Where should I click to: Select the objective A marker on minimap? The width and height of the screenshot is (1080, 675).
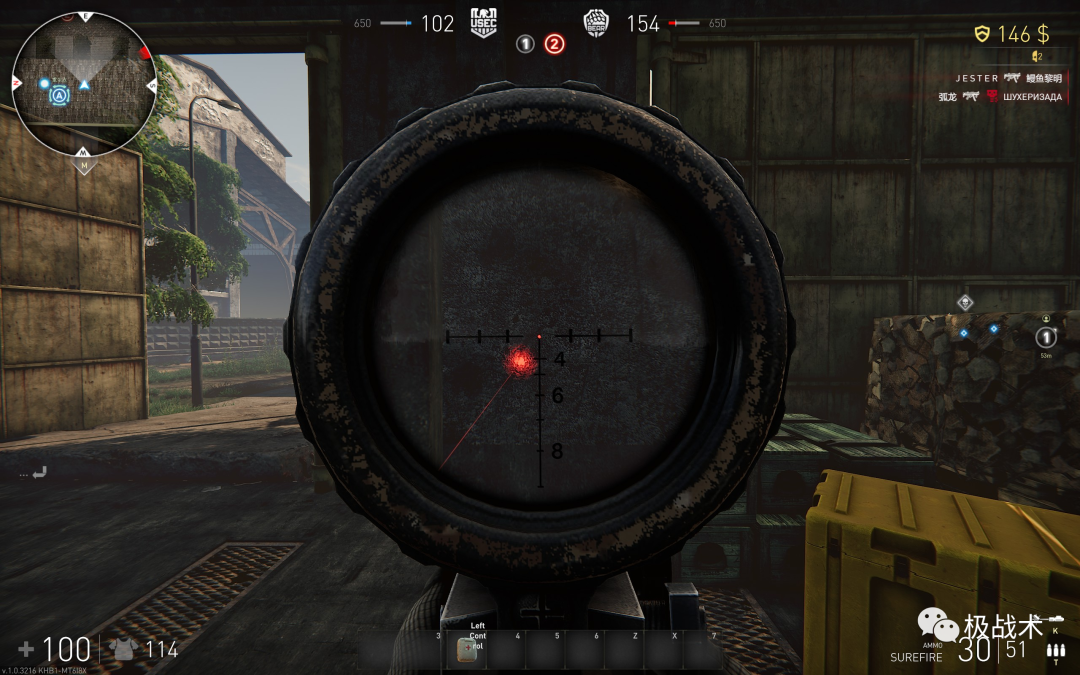tap(60, 95)
